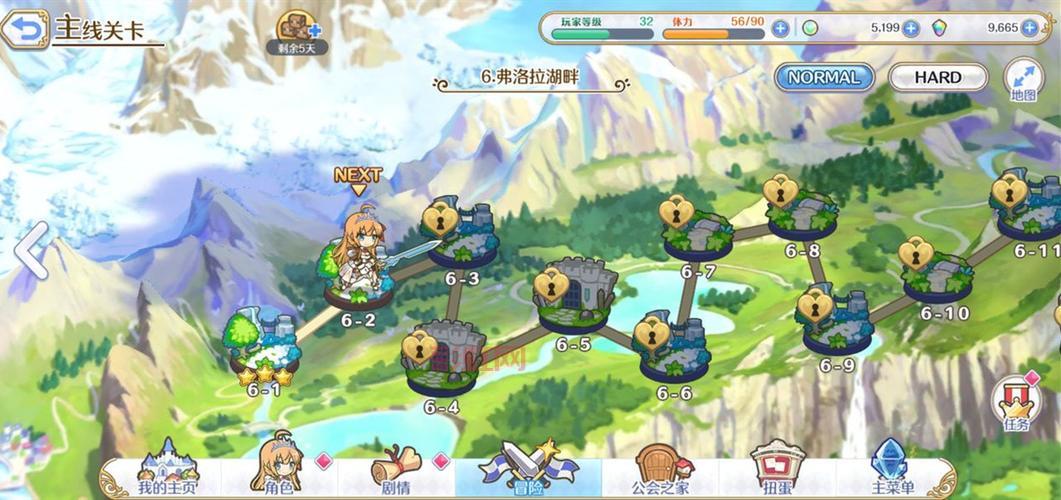This screenshot has width=1061, height=500.
Task: Select locked stage 6-7
Action: click(x=697, y=233)
